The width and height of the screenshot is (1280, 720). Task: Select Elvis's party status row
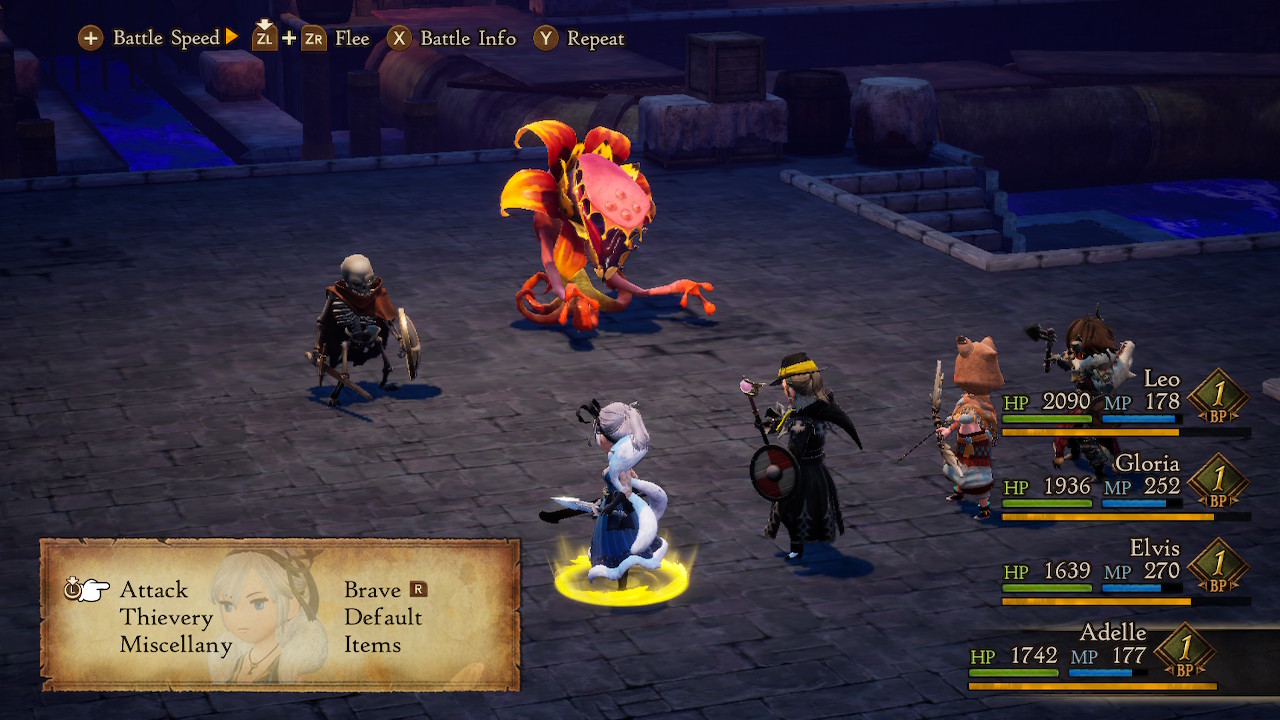1125,571
